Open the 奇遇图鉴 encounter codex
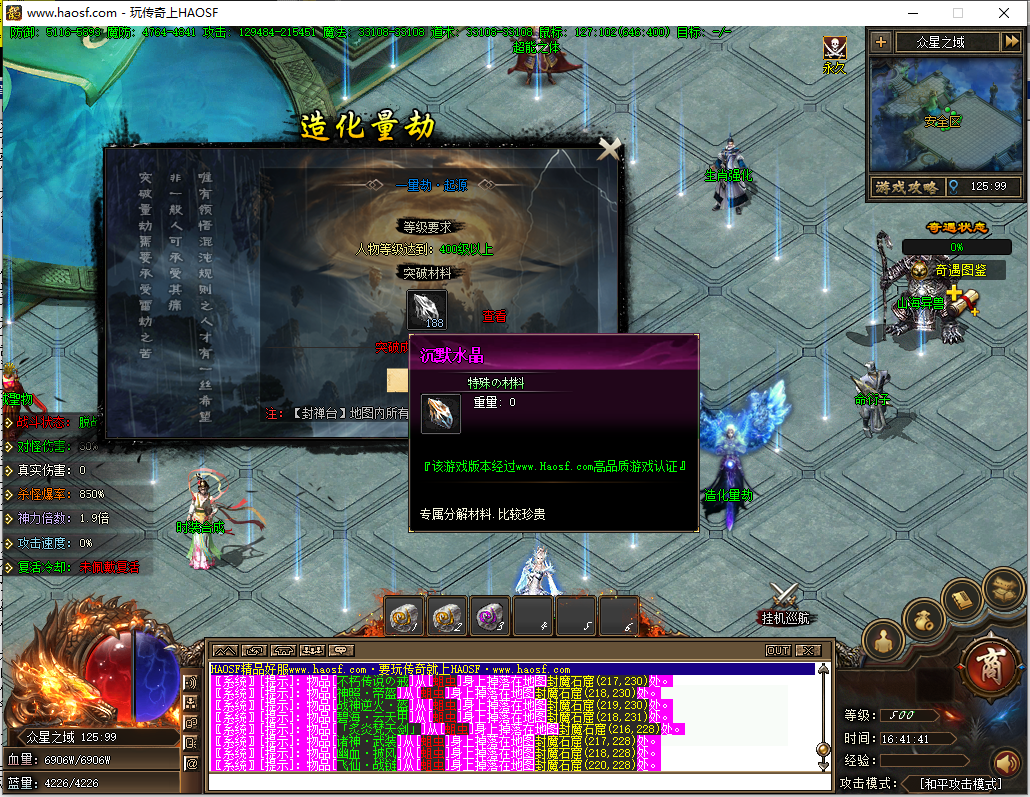Image resolution: width=1030 pixels, height=797 pixels. 961,270
